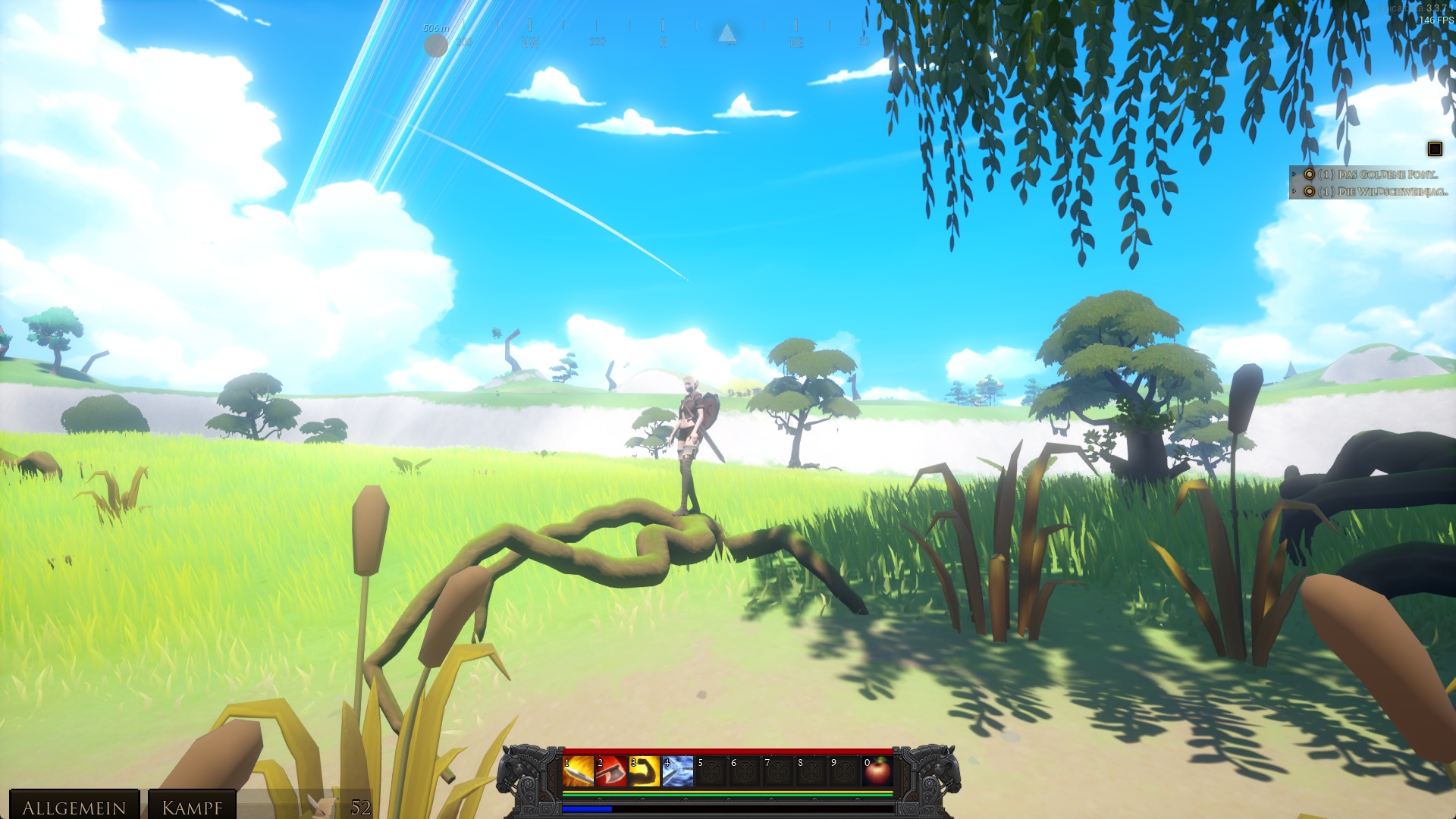
Task: Activate the flaming sword ability in slot 1
Action: (x=578, y=771)
